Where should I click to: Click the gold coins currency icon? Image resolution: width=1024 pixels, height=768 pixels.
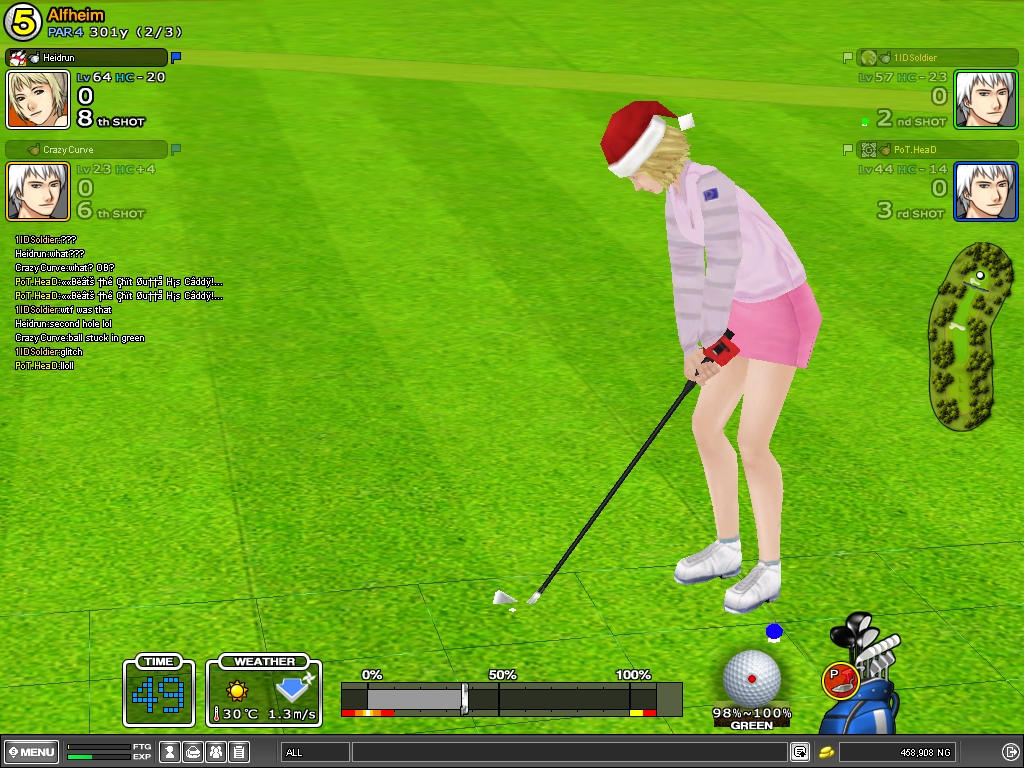(827, 752)
